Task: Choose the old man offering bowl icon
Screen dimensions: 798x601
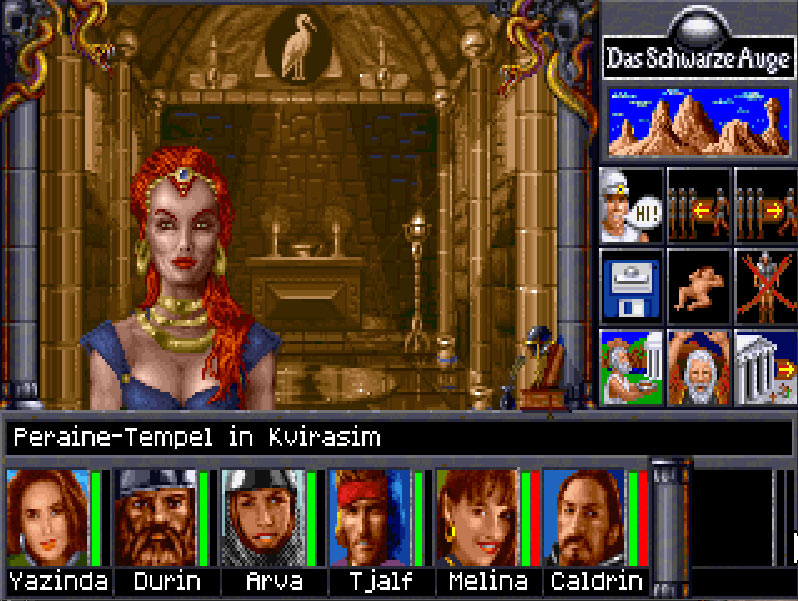Action: point(631,366)
